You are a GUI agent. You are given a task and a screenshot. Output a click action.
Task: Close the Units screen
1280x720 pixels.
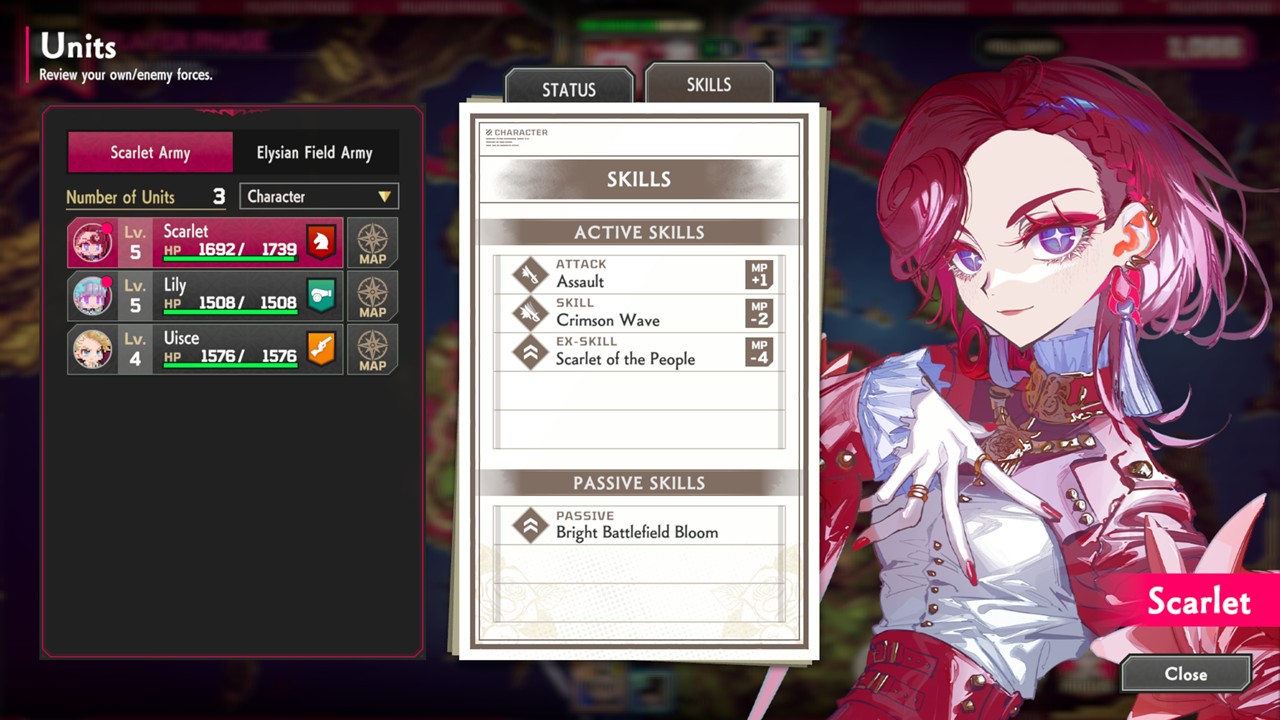click(x=1186, y=674)
